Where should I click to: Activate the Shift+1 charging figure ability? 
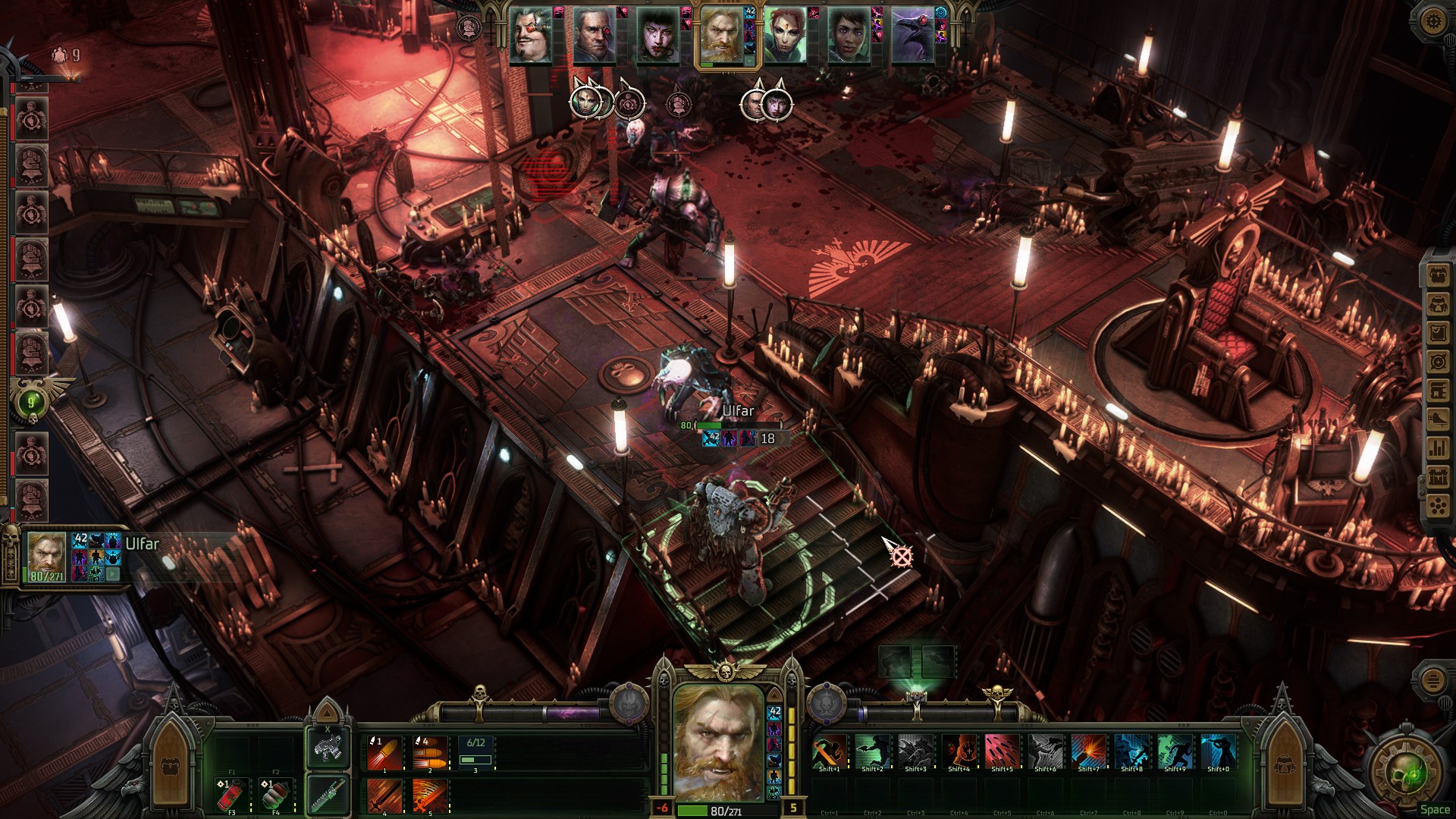point(829,752)
